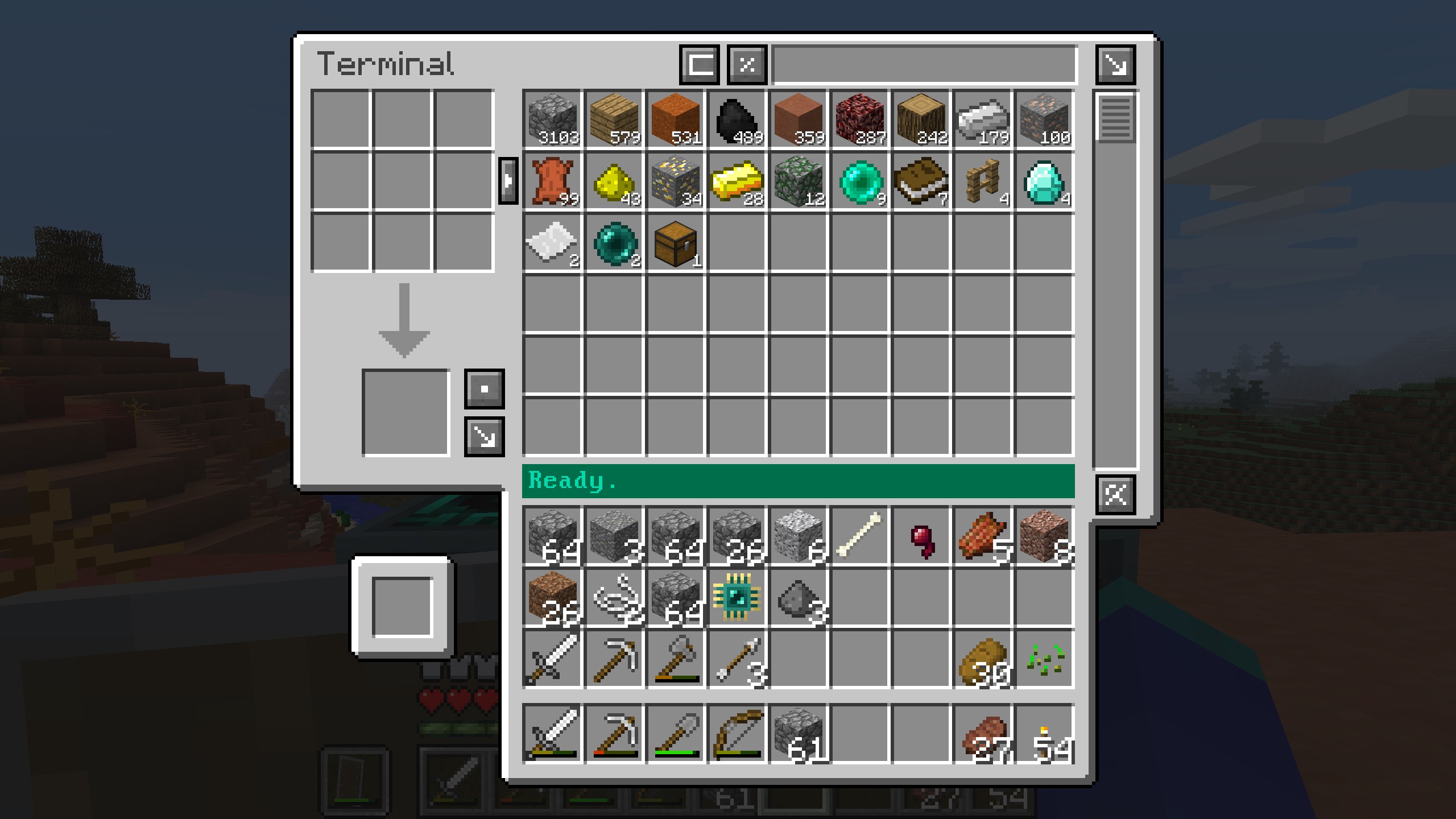The width and height of the screenshot is (1456, 819).
Task: Click the top-right diagonal arrow button
Action: pyautogui.click(x=1115, y=64)
